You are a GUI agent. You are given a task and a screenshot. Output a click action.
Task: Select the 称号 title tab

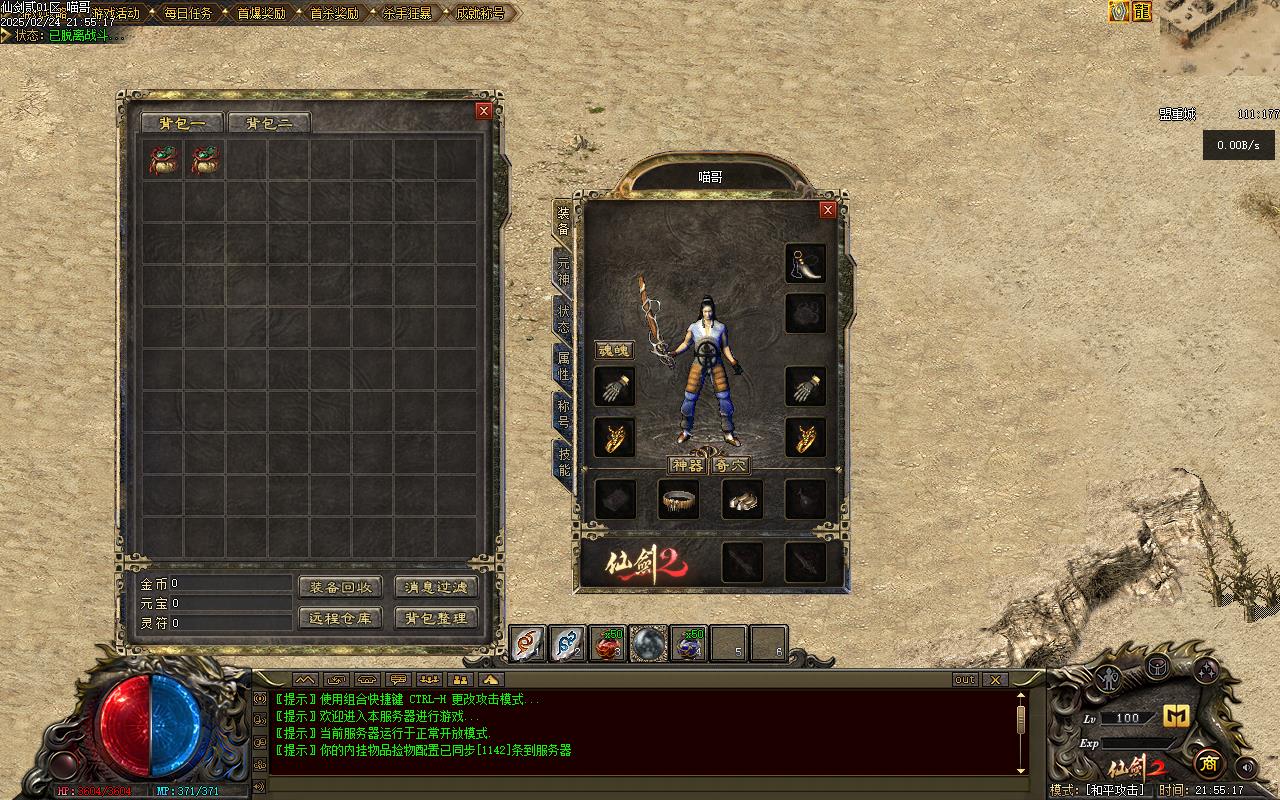tap(564, 414)
